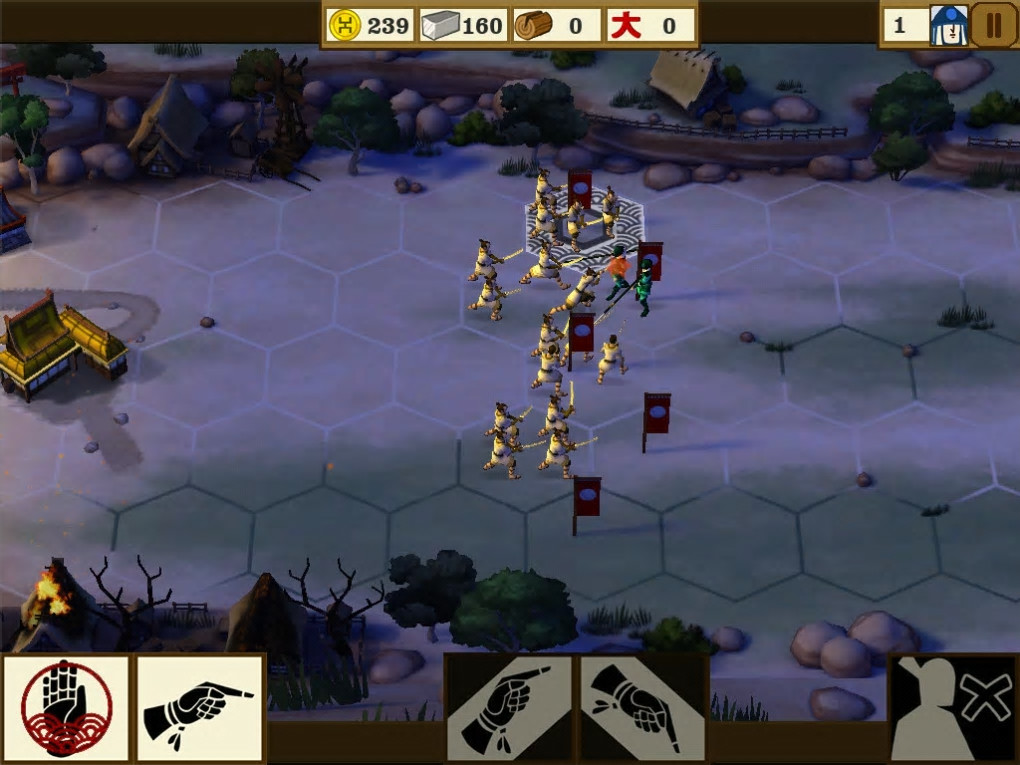Pause the game with the pause button
This screenshot has height=765, width=1020.
993,25
